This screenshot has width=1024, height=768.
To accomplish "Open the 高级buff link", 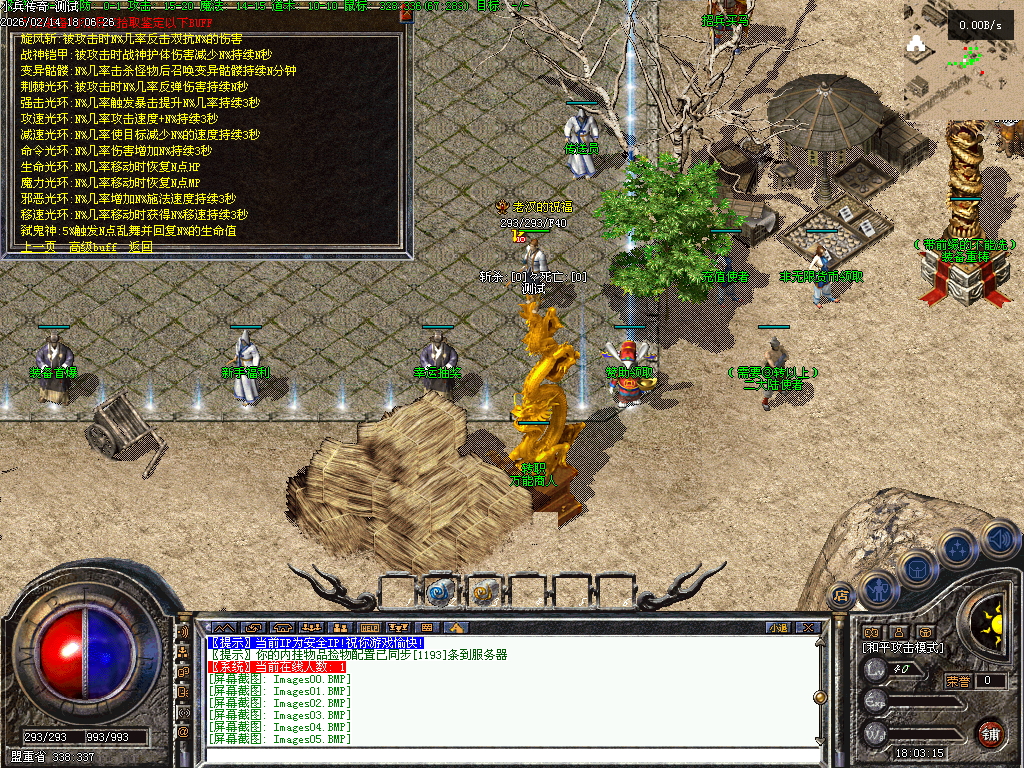I will [93, 247].
